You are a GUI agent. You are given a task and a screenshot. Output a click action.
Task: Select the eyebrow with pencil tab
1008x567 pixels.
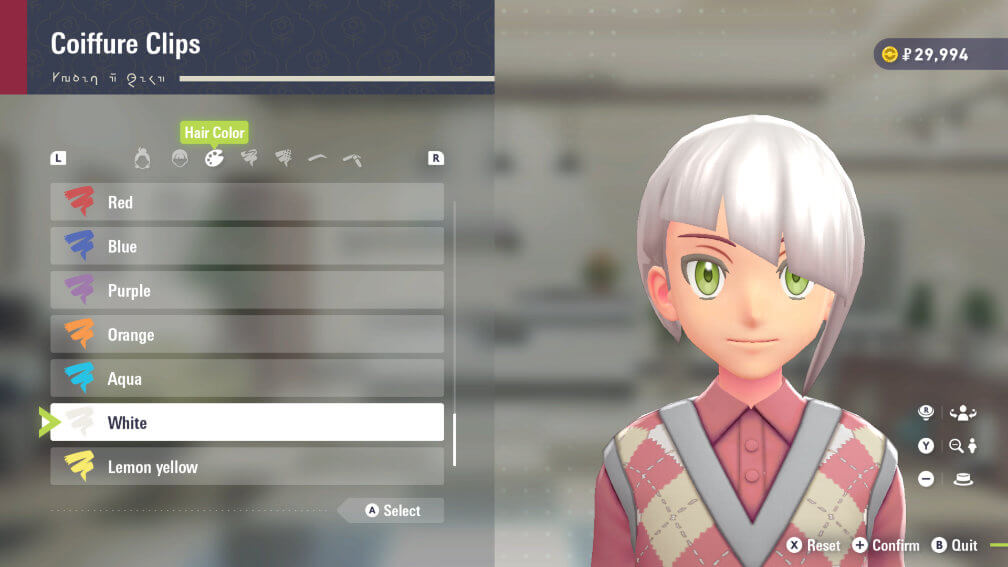click(352, 158)
